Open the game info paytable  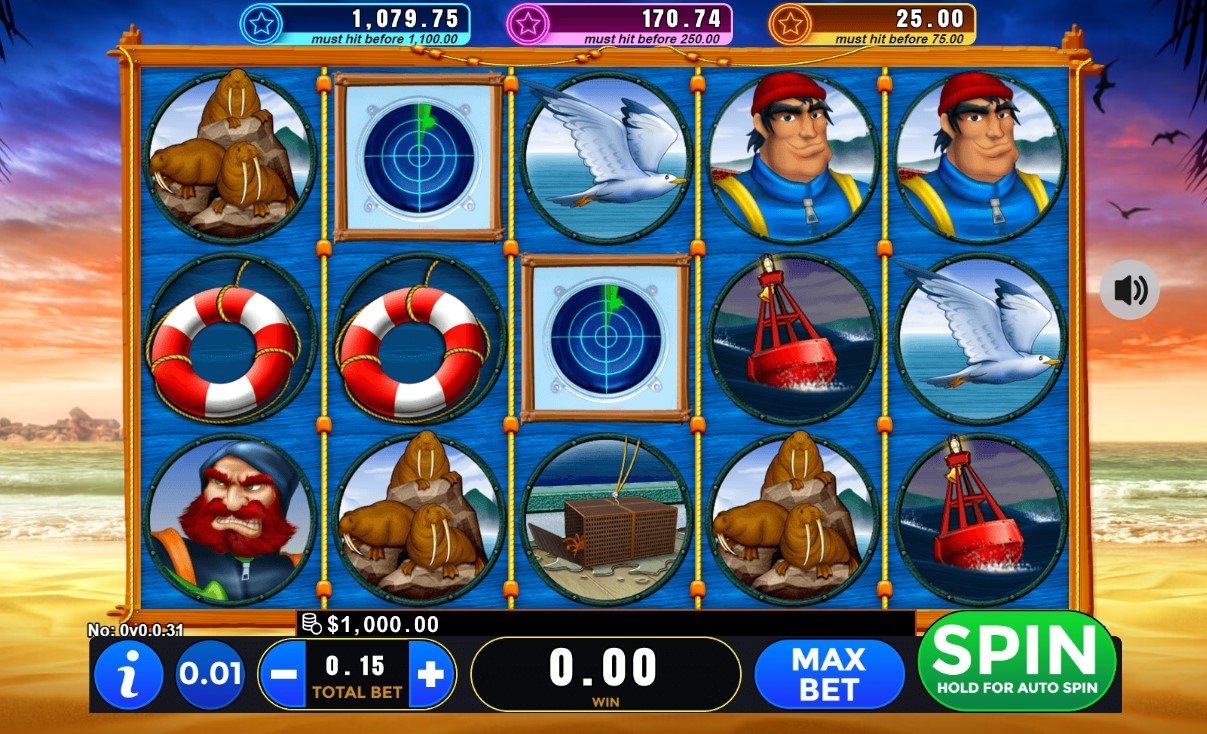click(x=128, y=675)
